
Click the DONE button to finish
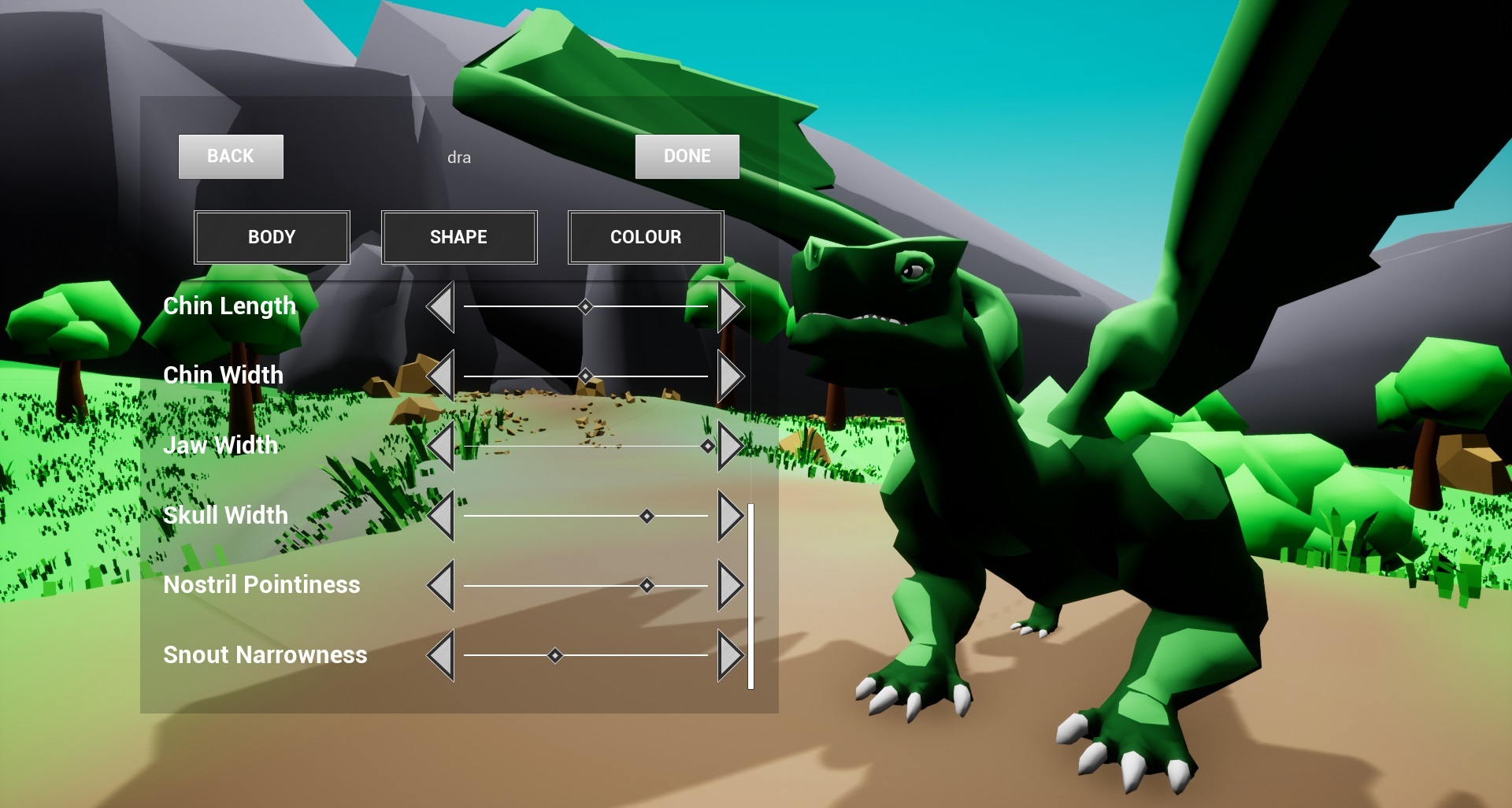[687, 156]
